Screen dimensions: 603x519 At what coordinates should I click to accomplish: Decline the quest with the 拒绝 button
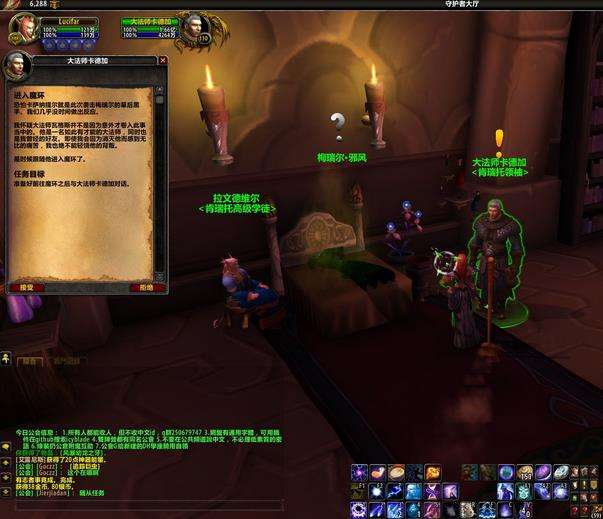coord(146,287)
